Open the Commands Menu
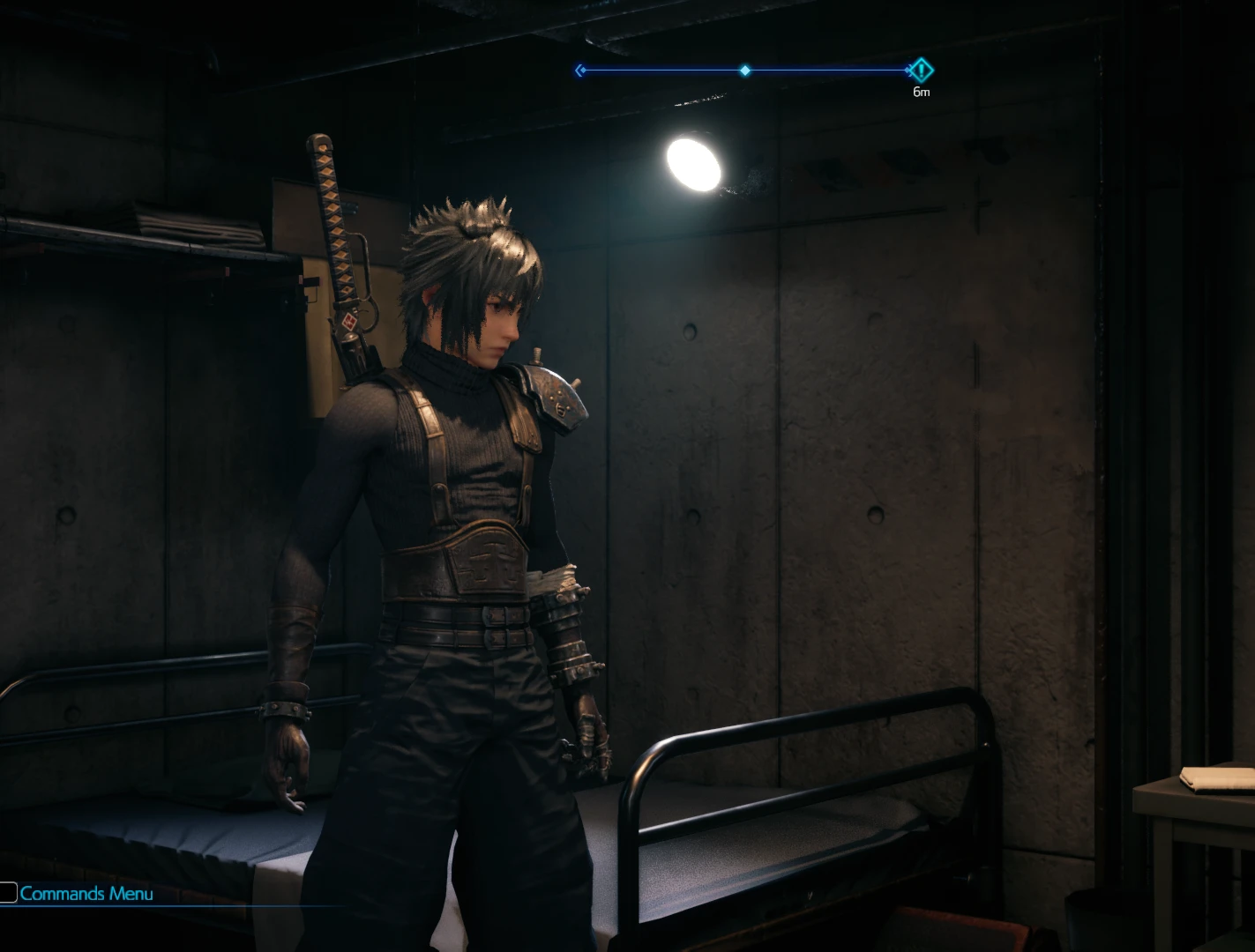 coord(86,894)
